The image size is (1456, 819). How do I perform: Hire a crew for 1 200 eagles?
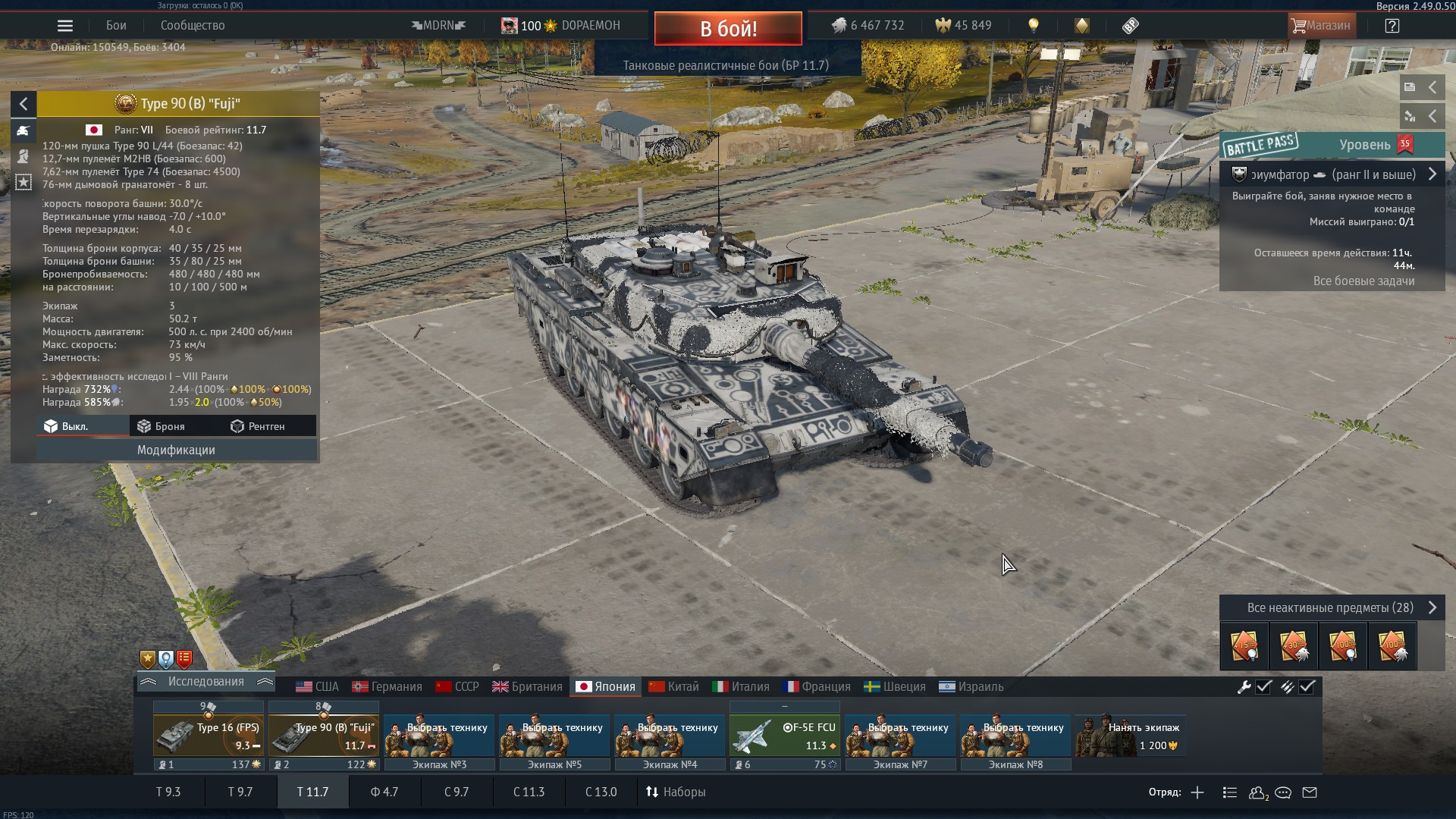(1131, 736)
